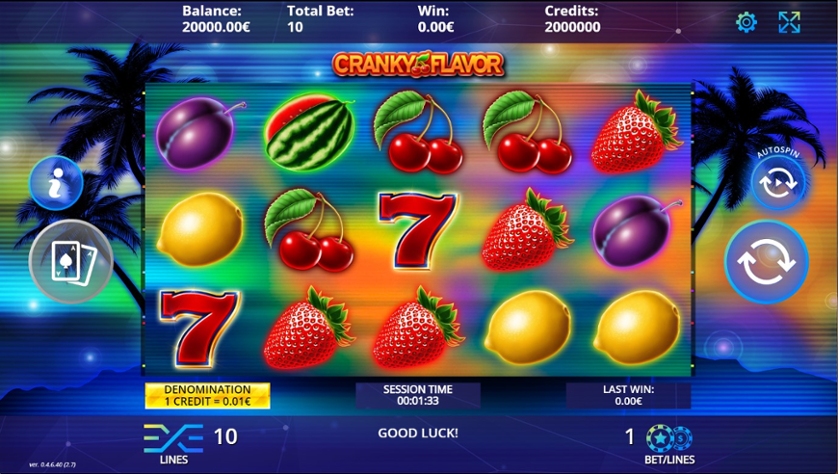Viewport: 838px width, 474px height.
Task: Open the info paytable button
Action: click(x=56, y=183)
